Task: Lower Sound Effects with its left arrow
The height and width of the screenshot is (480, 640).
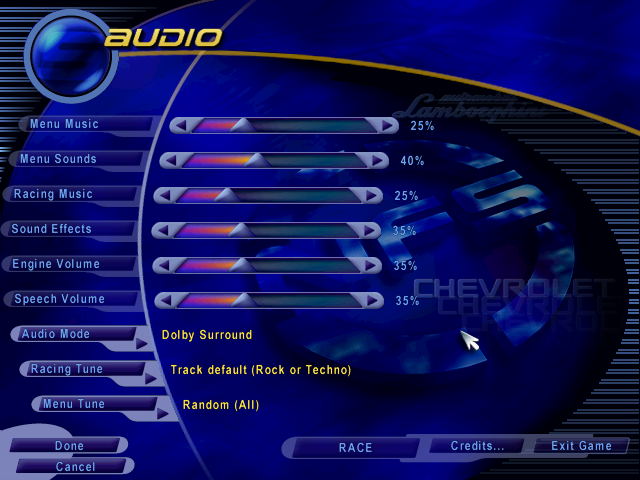Action: (x=160, y=230)
